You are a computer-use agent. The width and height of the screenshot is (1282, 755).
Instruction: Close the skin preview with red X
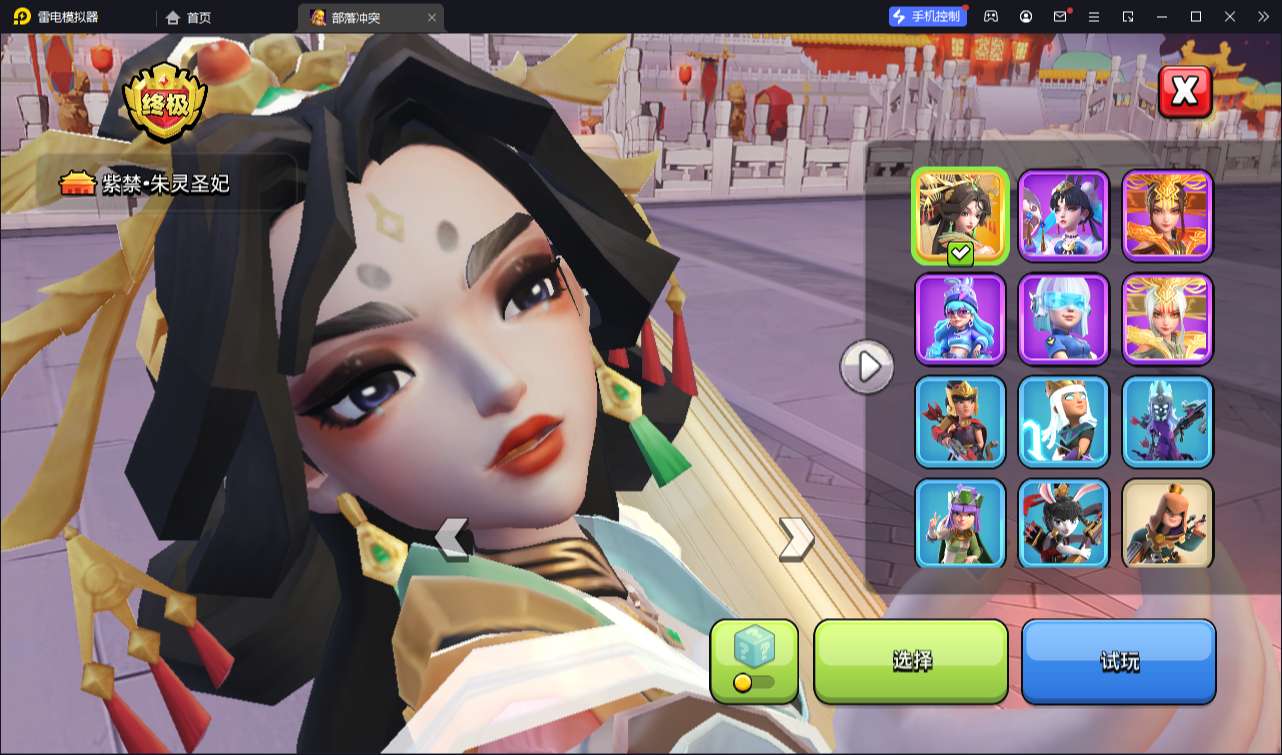(1185, 92)
